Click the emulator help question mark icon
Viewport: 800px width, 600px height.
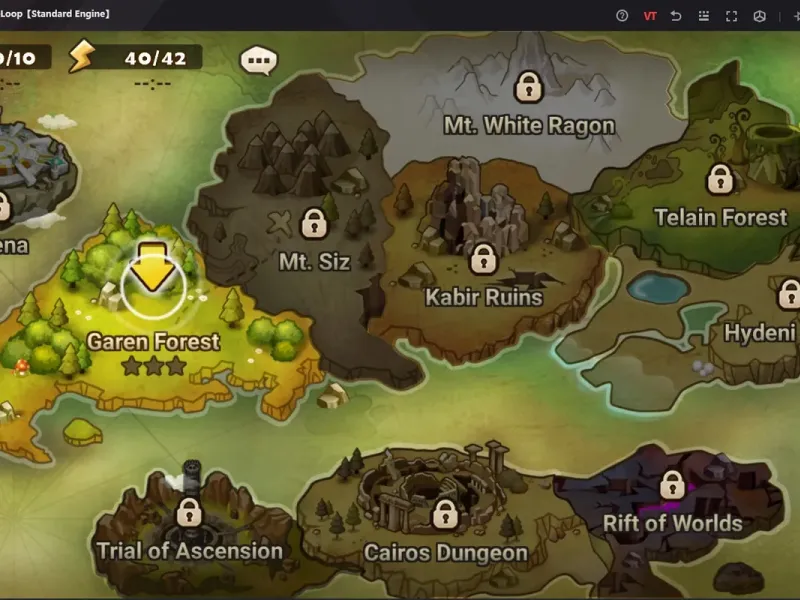(x=622, y=16)
